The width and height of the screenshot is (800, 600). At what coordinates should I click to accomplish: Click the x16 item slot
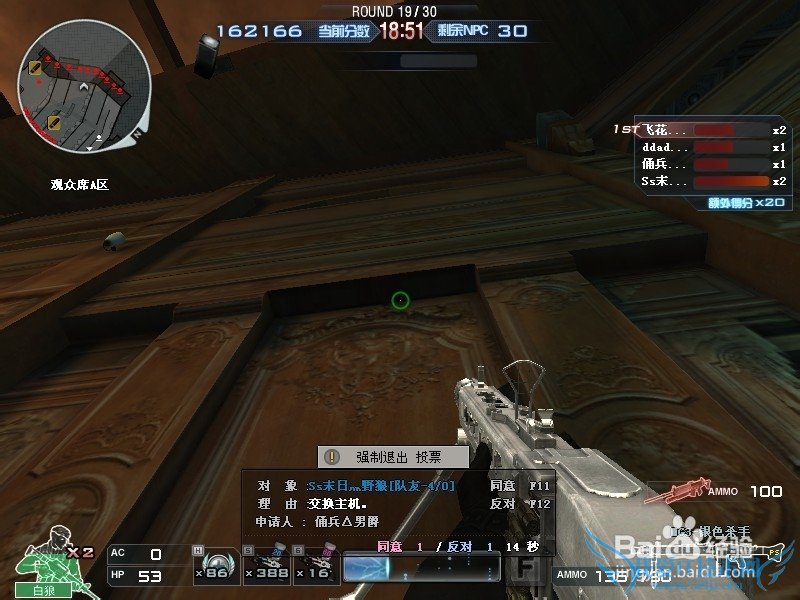tap(315, 567)
